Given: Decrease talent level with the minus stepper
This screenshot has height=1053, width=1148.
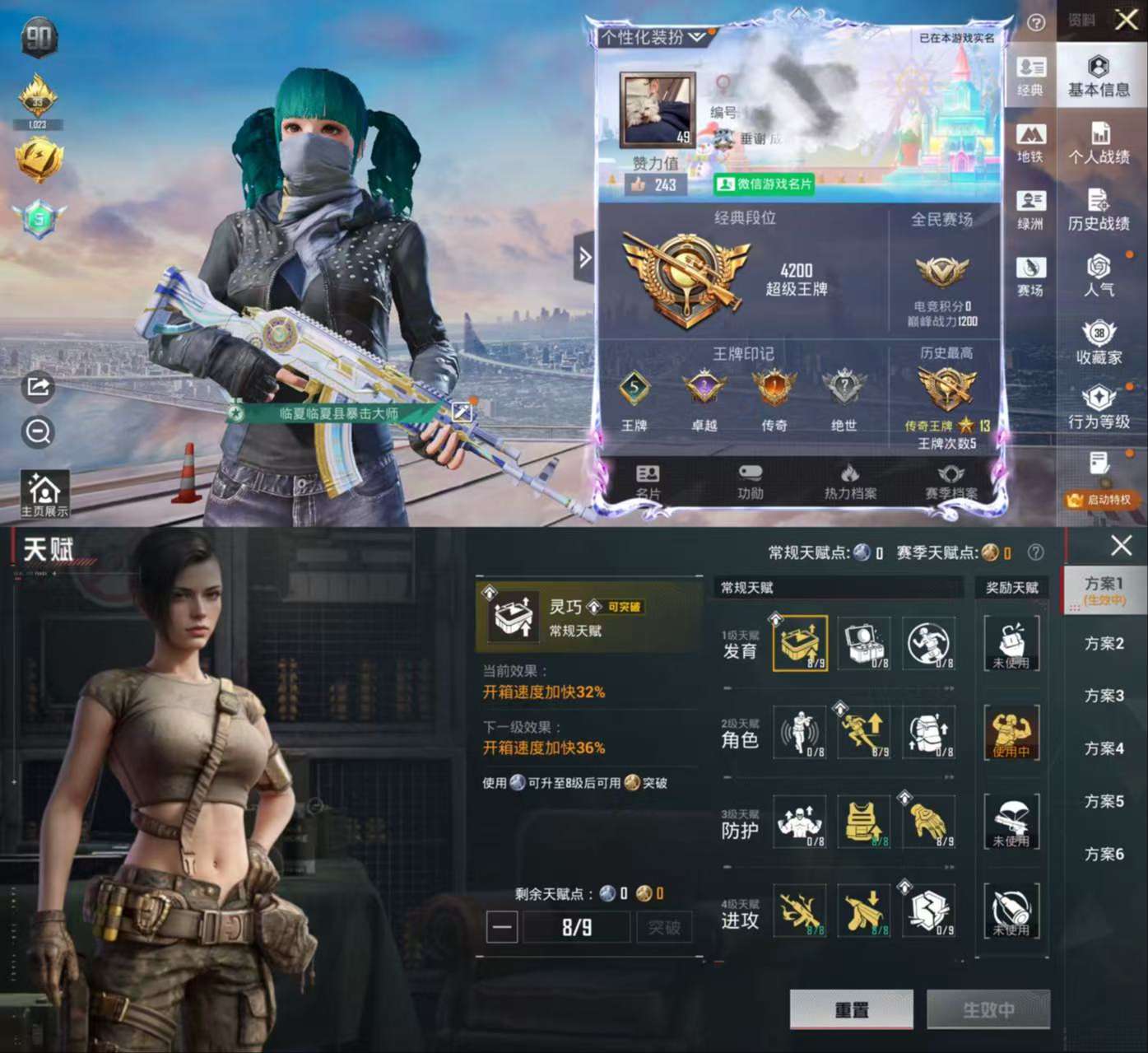Looking at the screenshot, I should 504,927.
